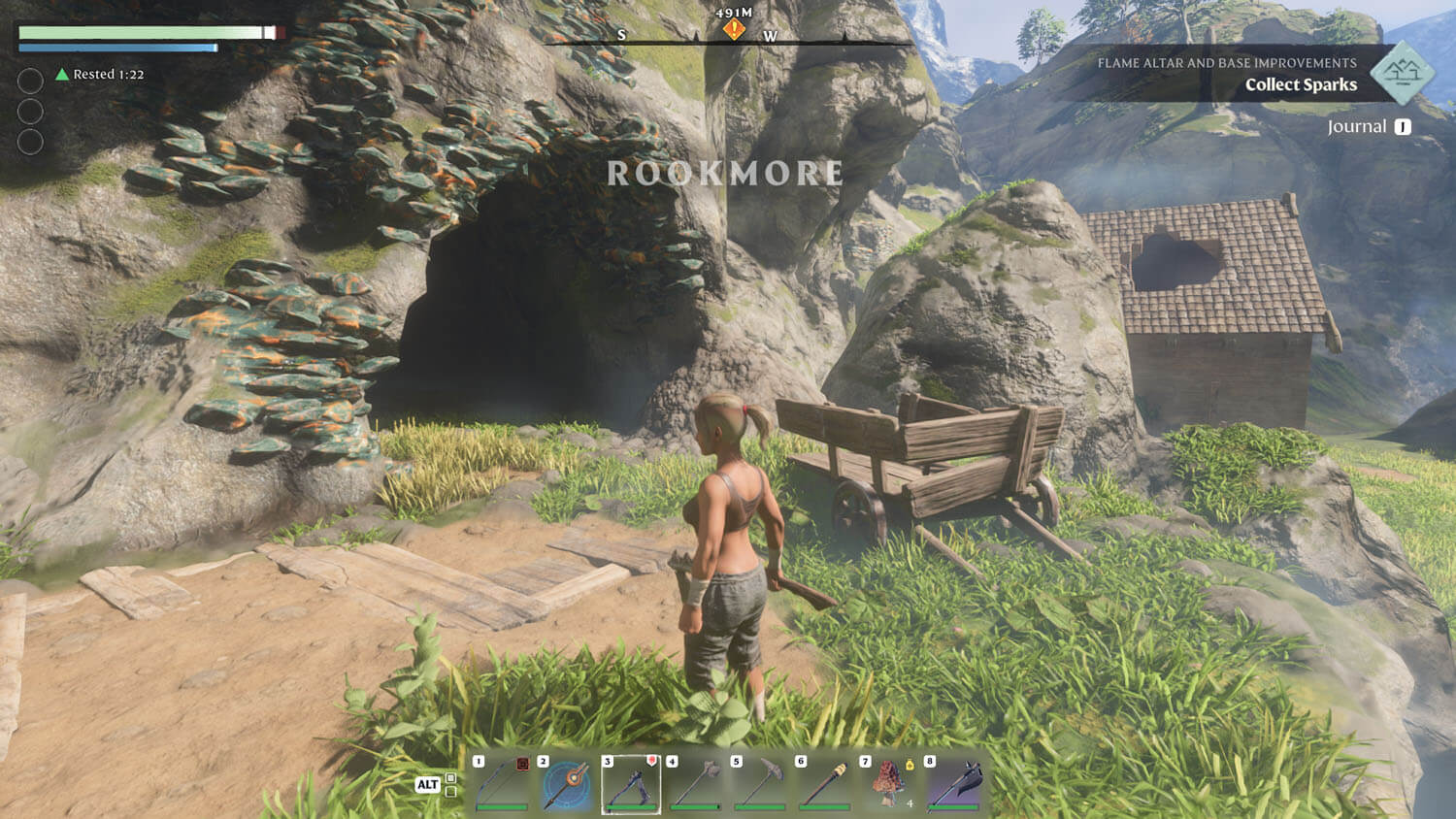The width and height of the screenshot is (1456, 819).
Task: Equip the large dark axe in slot 8
Action: click(x=953, y=784)
